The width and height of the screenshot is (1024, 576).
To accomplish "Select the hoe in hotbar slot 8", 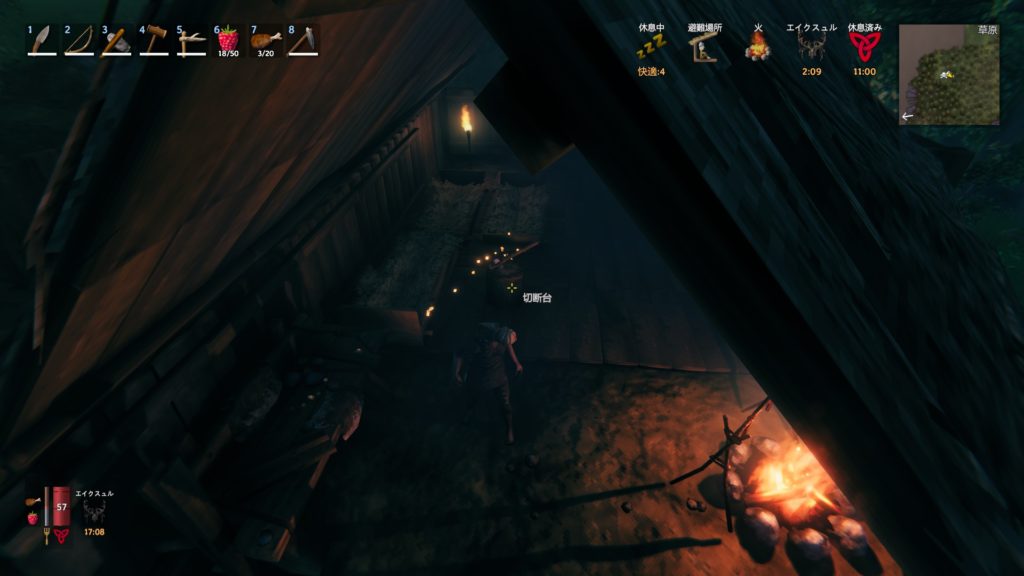I will (303, 40).
